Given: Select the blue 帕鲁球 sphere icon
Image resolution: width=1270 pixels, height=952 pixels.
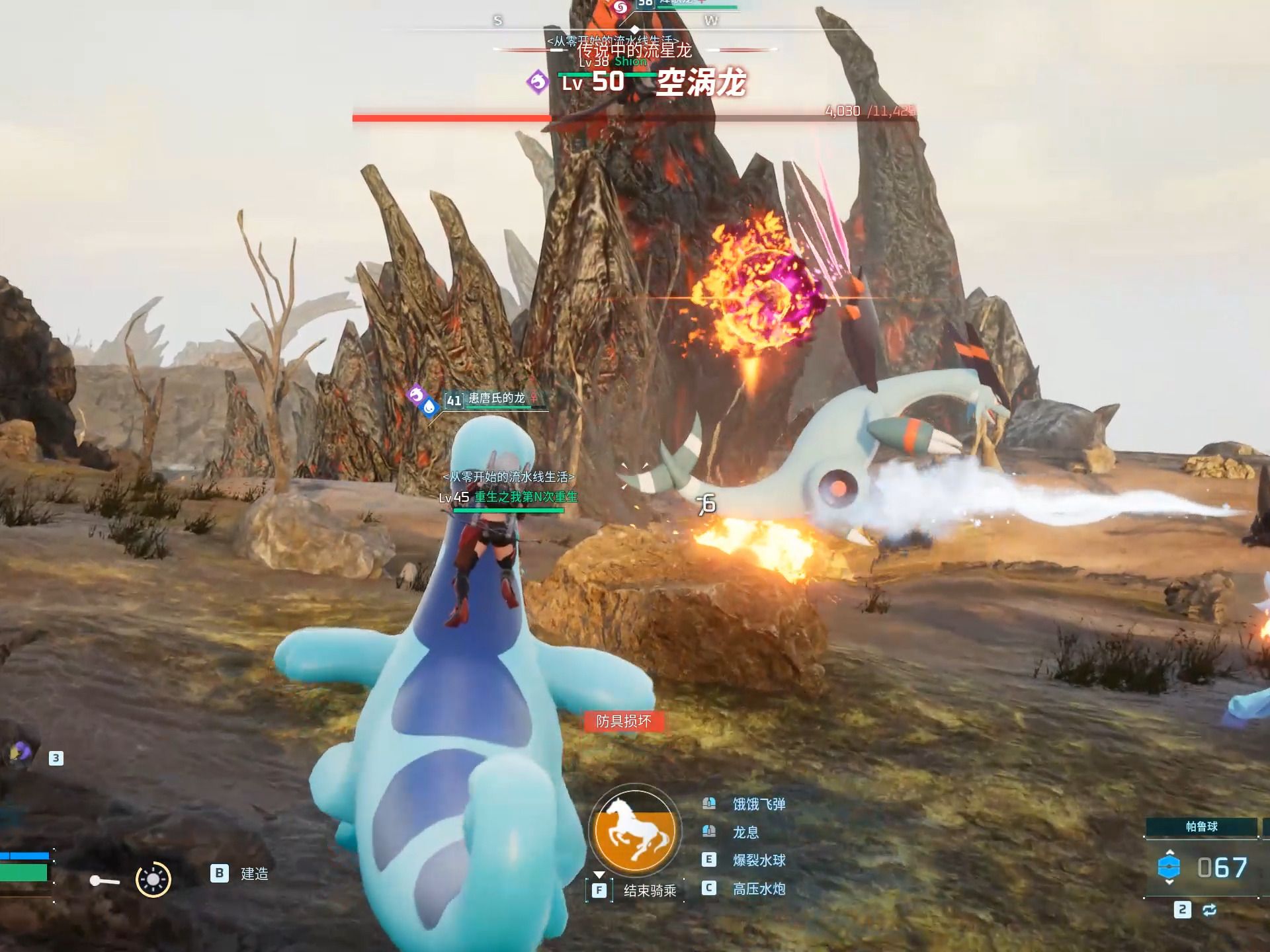Looking at the screenshot, I should [x=1169, y=867].
